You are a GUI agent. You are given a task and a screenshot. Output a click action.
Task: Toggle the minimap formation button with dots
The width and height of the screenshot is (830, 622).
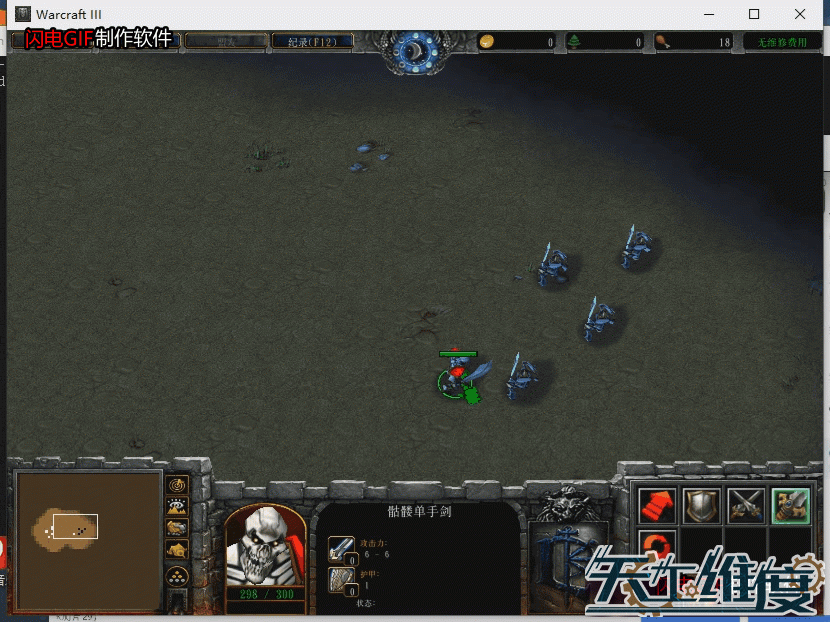(178, 575)
